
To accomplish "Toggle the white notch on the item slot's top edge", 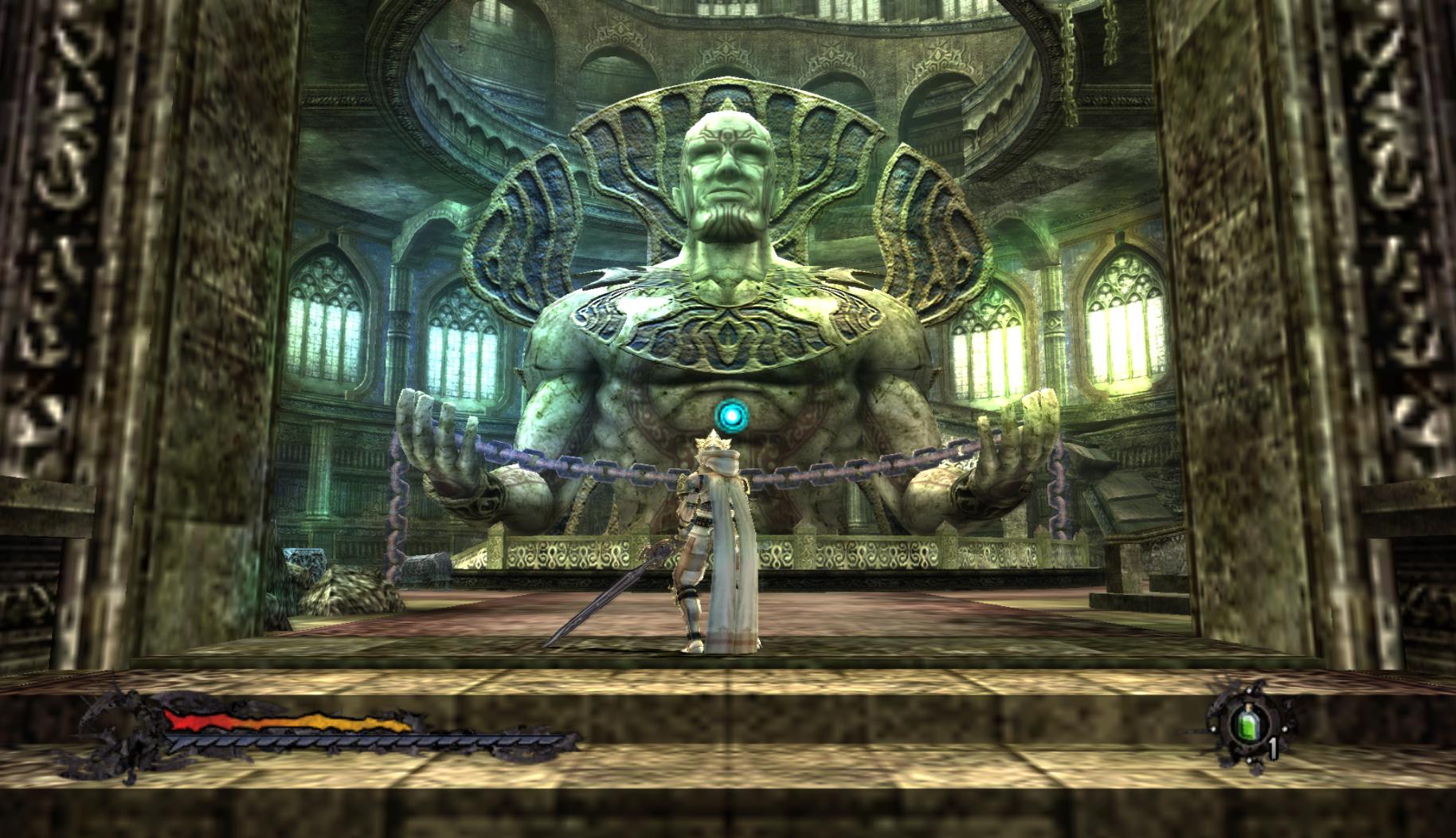I will (1250, 690).
